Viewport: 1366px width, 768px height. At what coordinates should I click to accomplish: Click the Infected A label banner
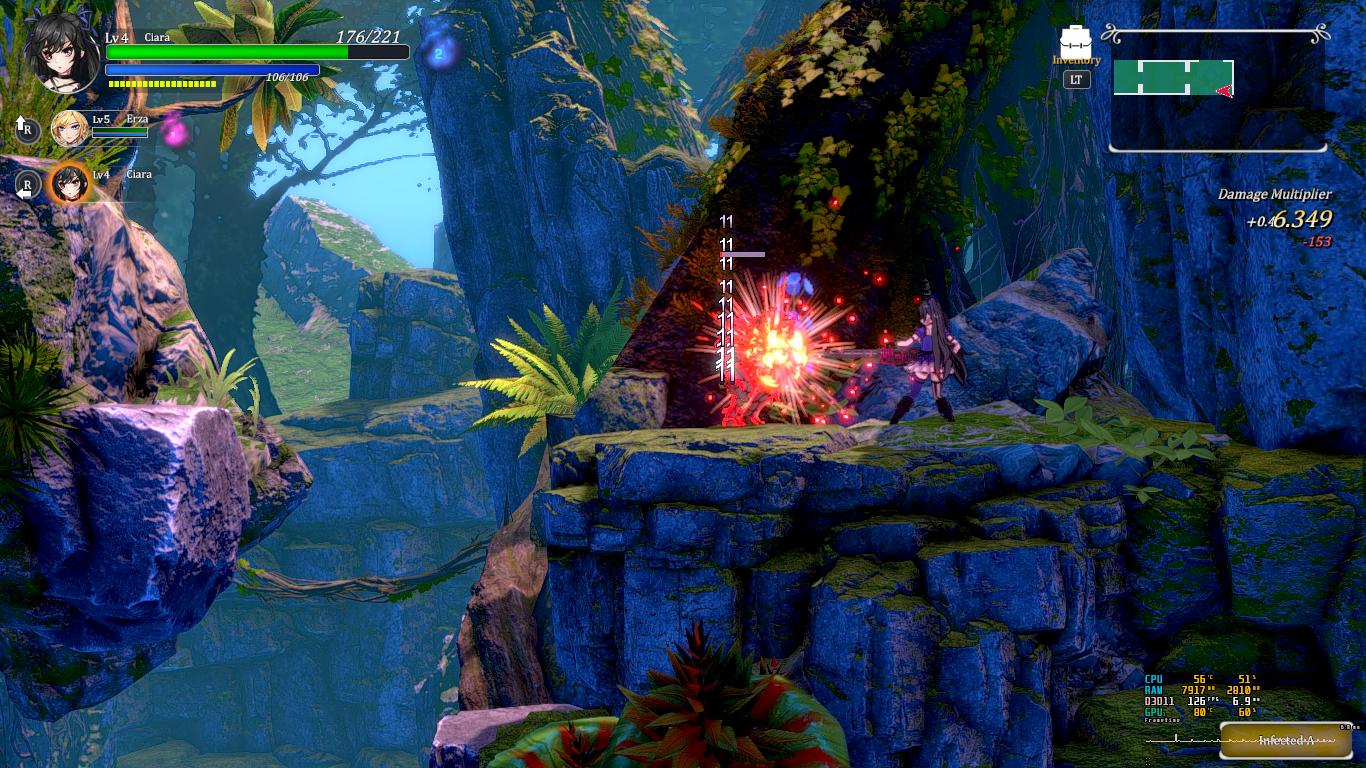coord(1285,741)
